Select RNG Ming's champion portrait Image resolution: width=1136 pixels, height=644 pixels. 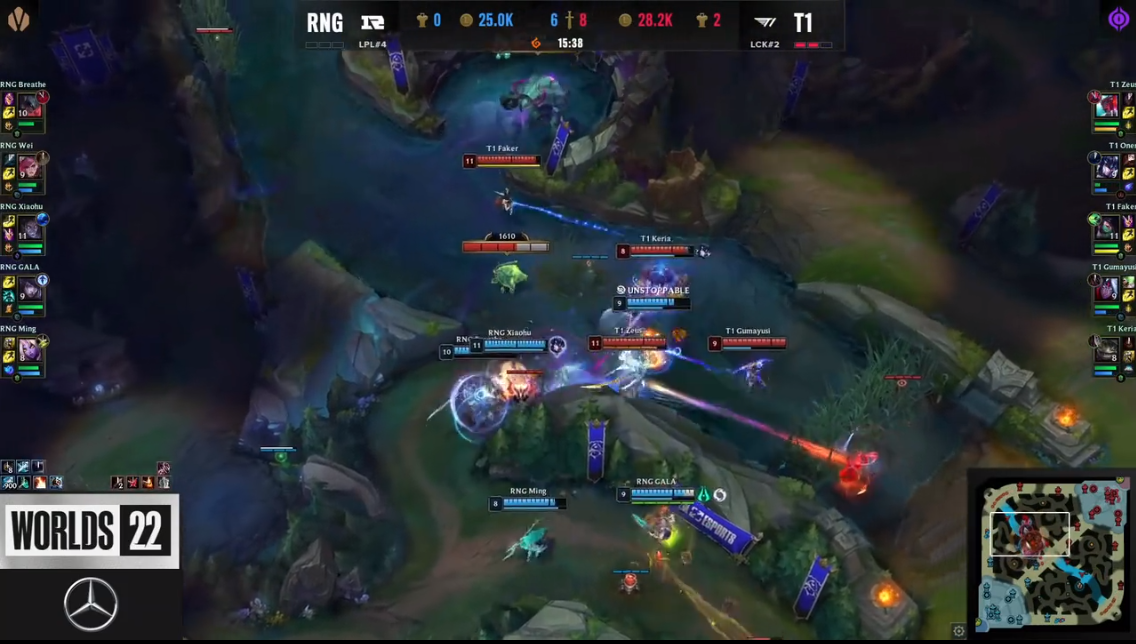coord(29,350)
